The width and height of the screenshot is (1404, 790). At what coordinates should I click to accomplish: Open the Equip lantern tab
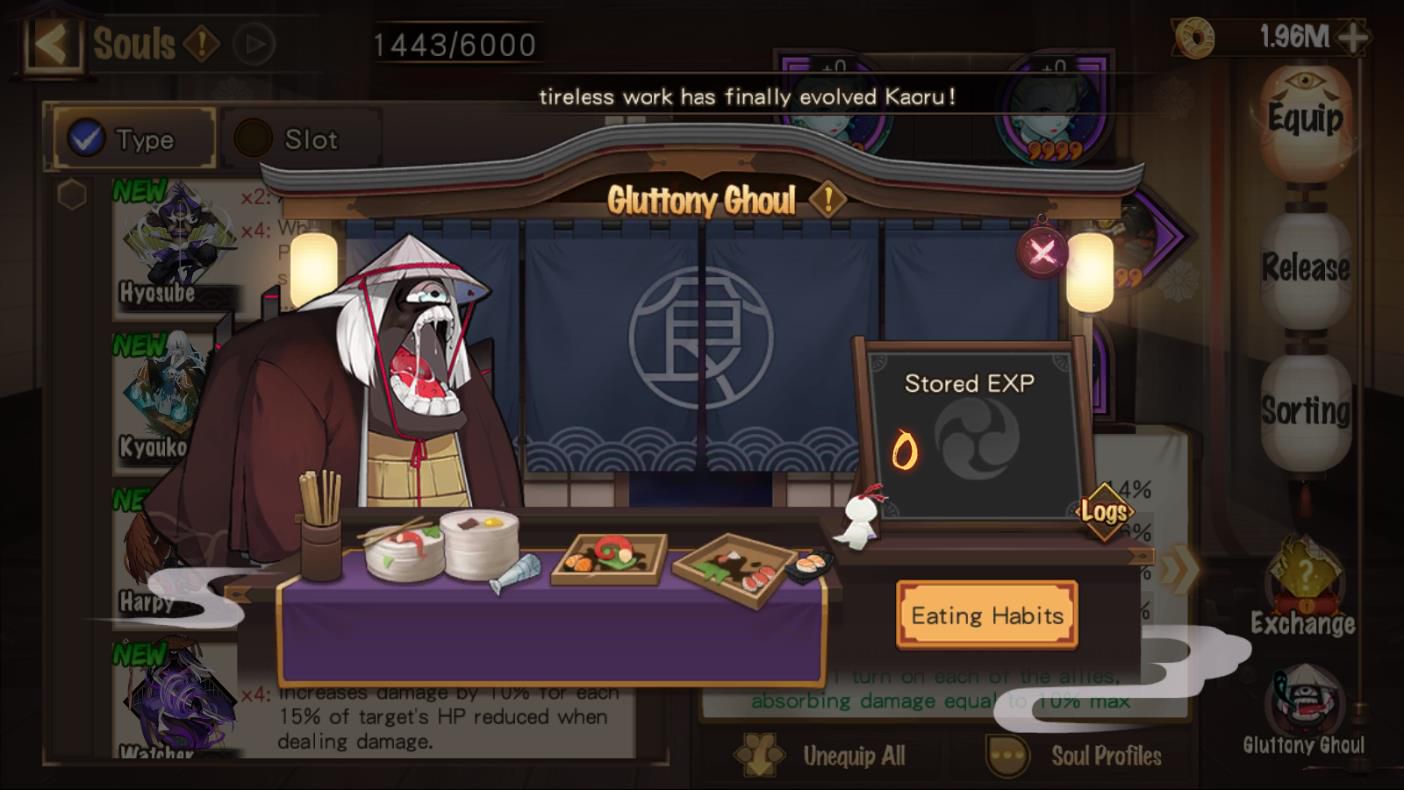tap(1305, 120)
